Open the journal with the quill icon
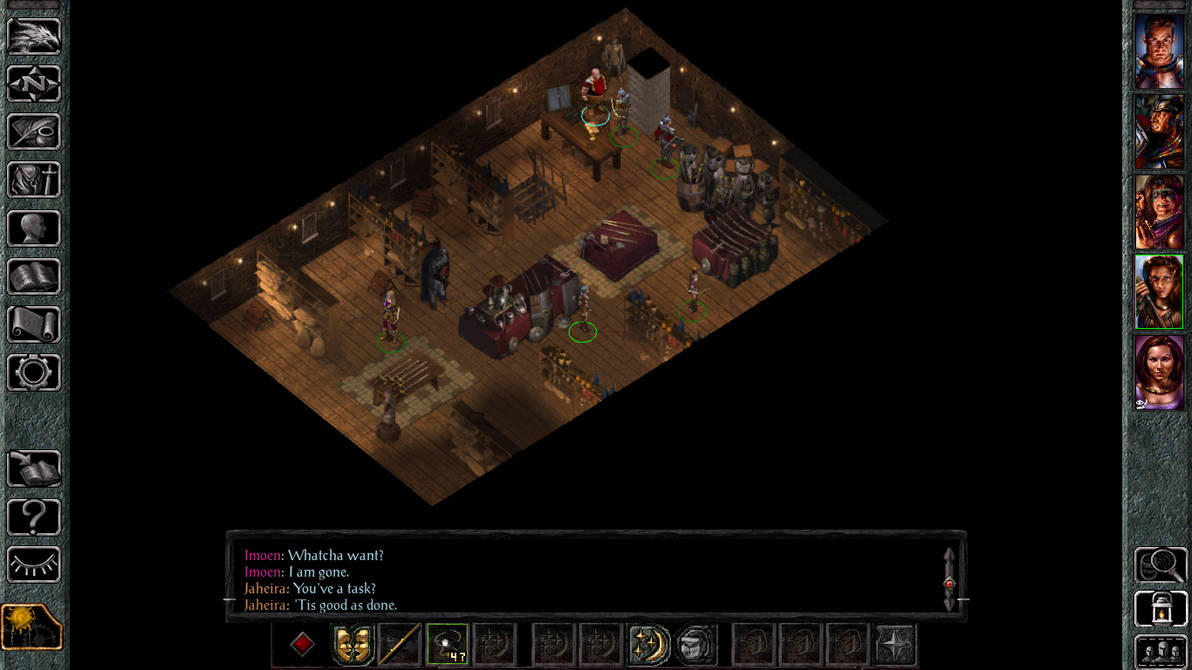The image size is (1192, 670). [34, 132]
